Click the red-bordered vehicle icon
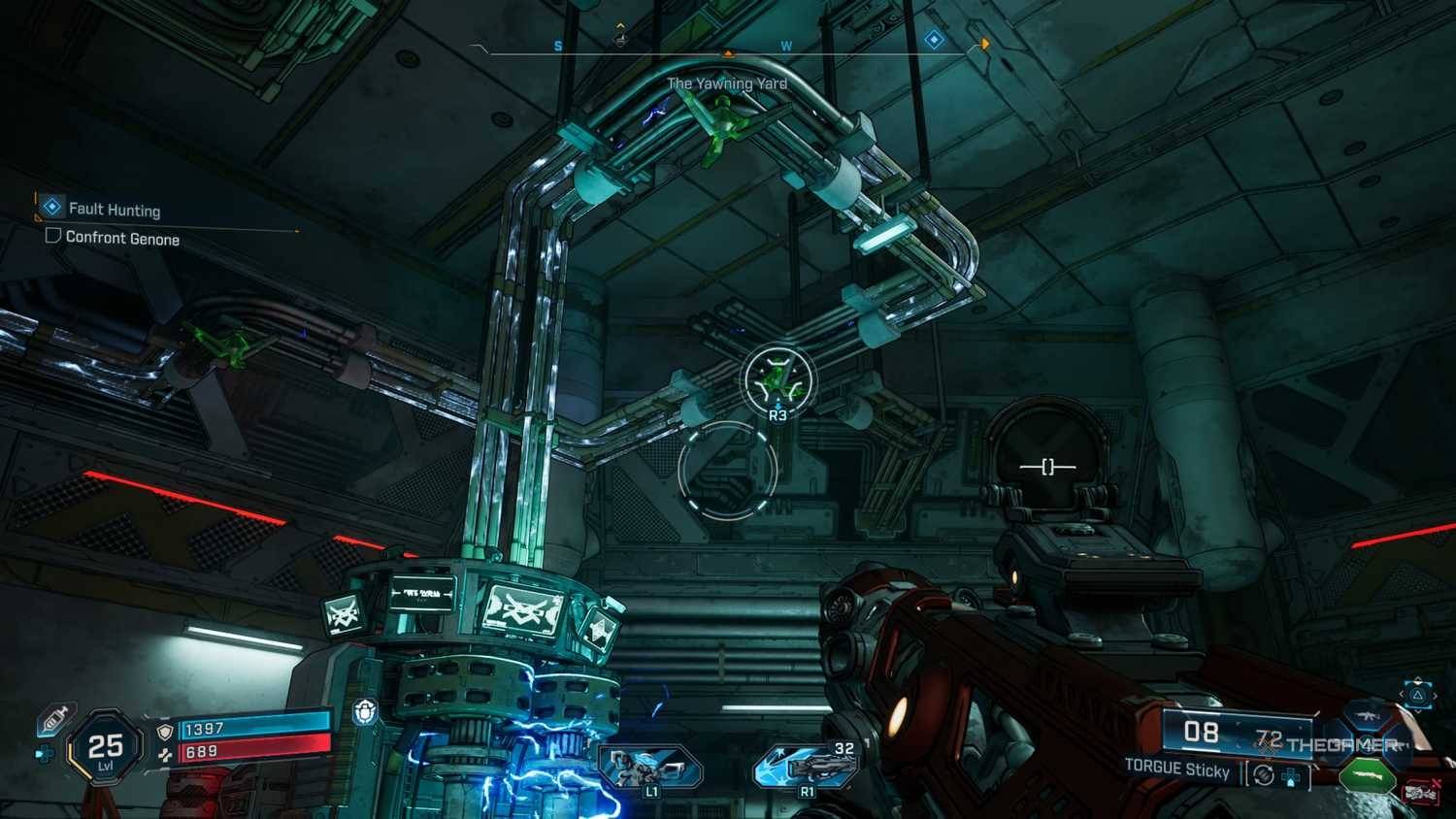This screenshot has height=819, width=1456. [1421, 793]
